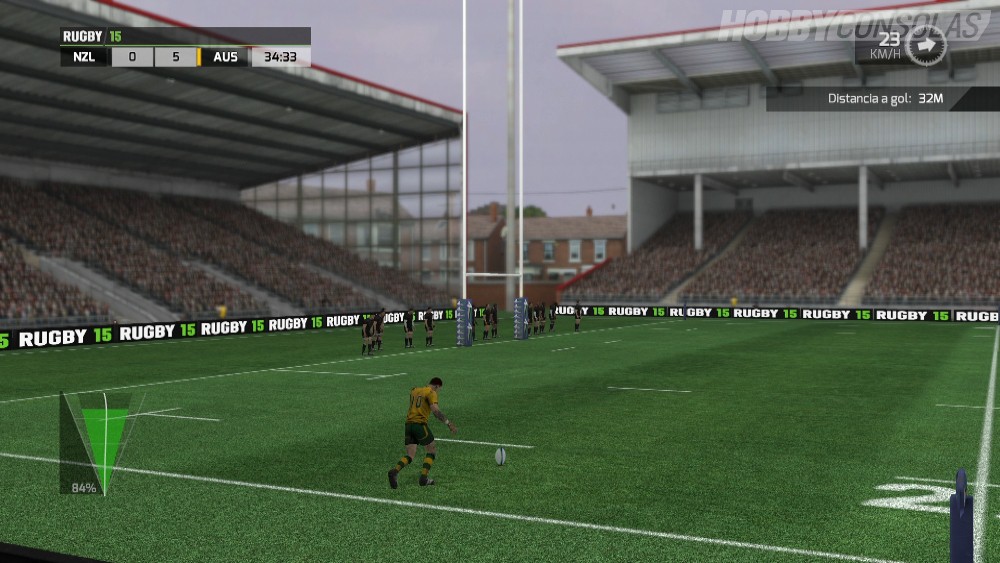Click the green kick aim meter

[x=103, y=439]
